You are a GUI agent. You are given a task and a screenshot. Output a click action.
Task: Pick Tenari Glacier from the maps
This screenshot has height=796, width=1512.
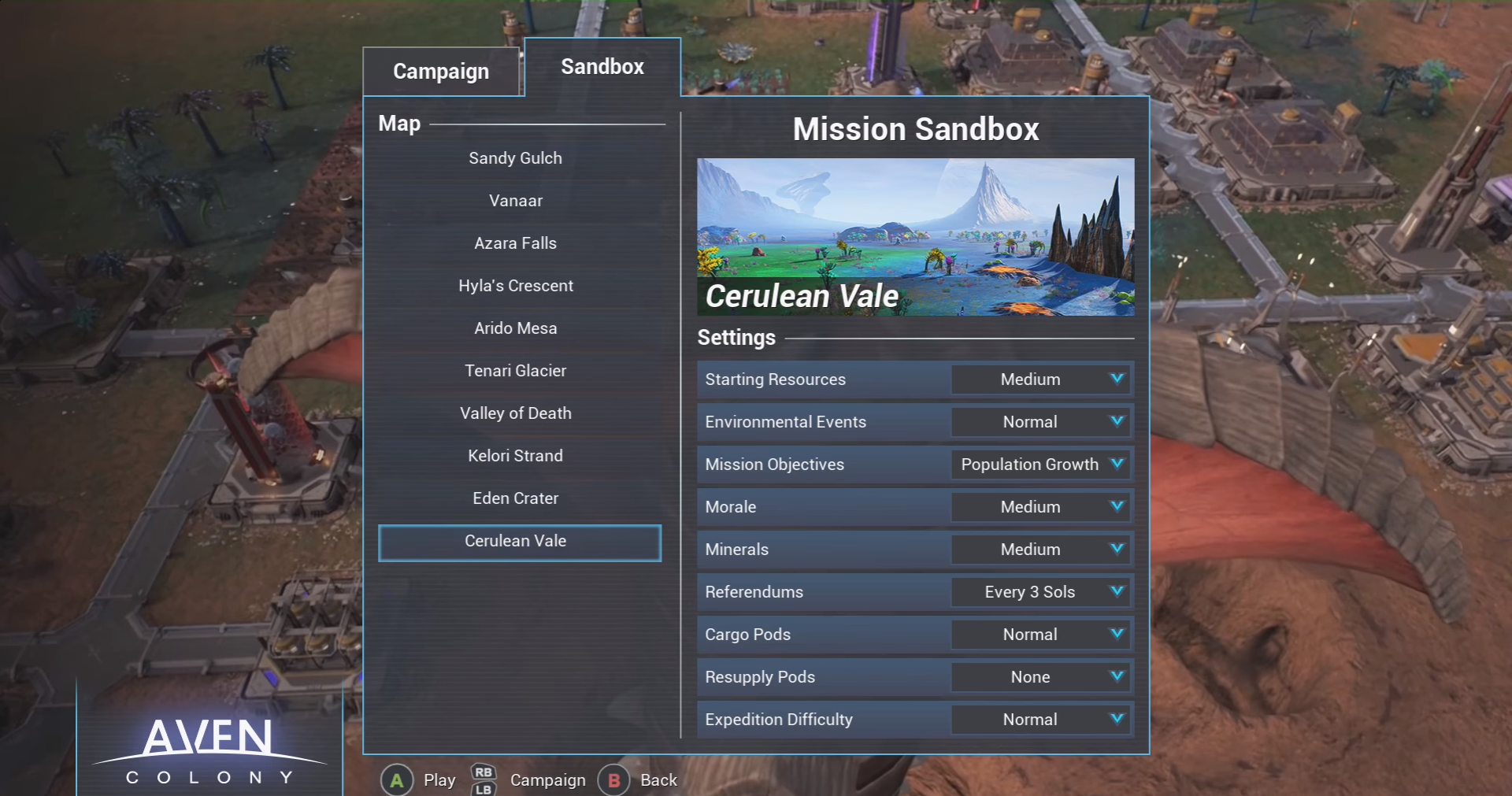click(x=516, y=371)
